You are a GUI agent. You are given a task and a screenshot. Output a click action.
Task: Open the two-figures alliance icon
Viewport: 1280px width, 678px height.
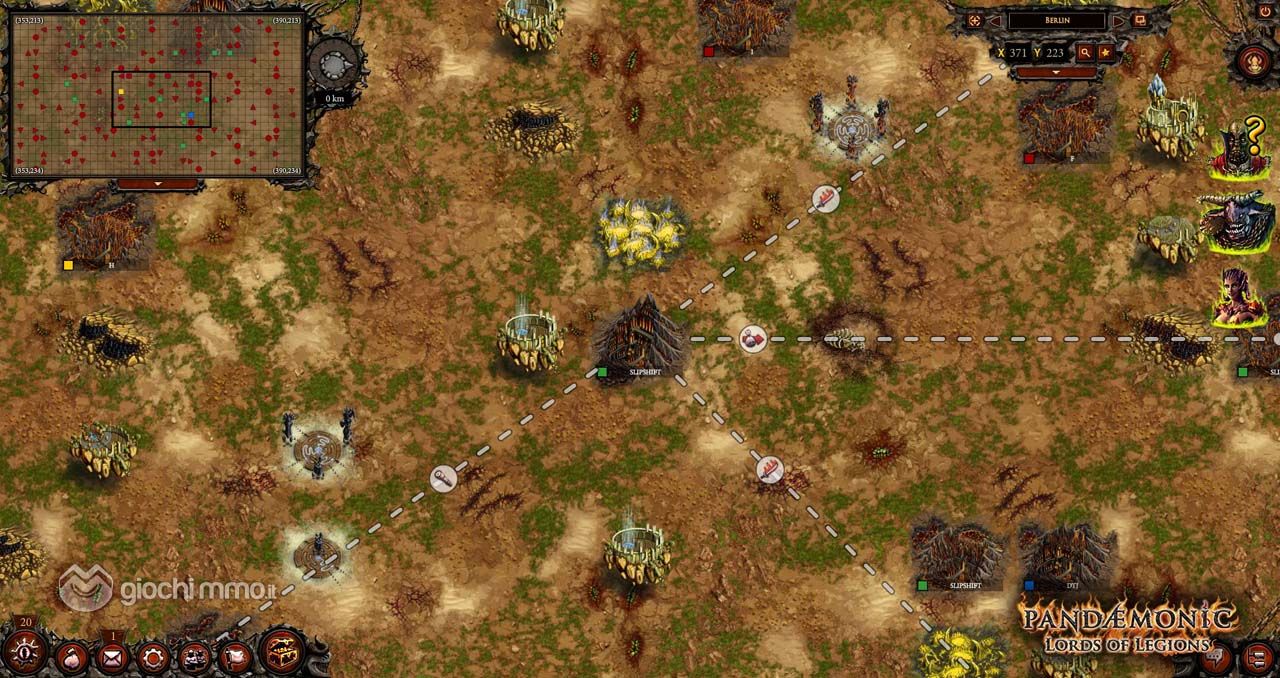coord(194,657)
